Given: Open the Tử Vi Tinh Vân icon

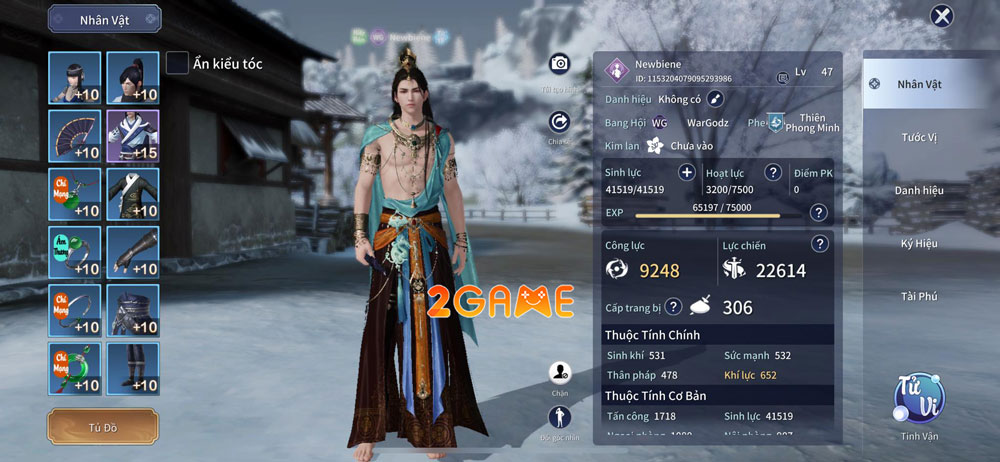Looking at the screenshot, I should (x=919, y=398).
